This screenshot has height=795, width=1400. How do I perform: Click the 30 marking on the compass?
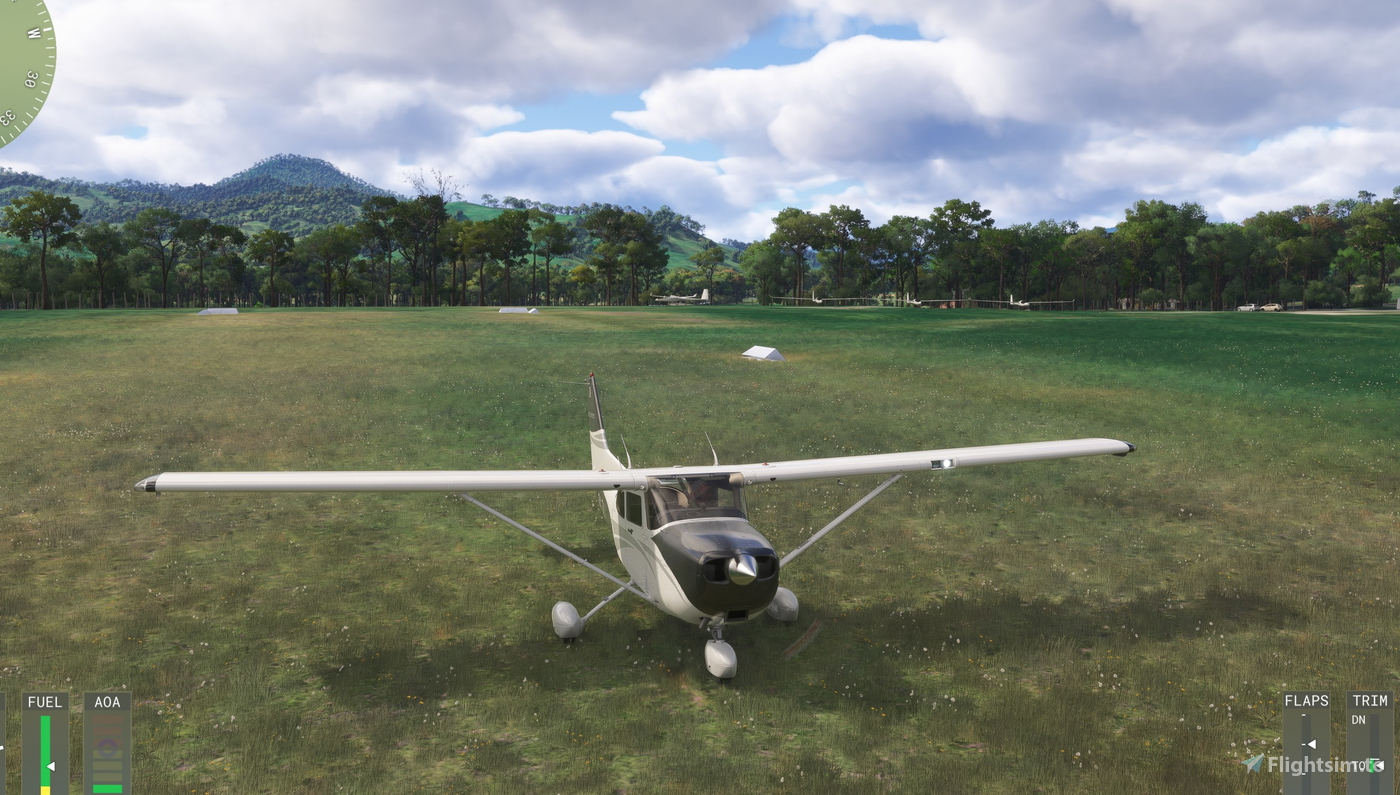(x=30, y=80)
